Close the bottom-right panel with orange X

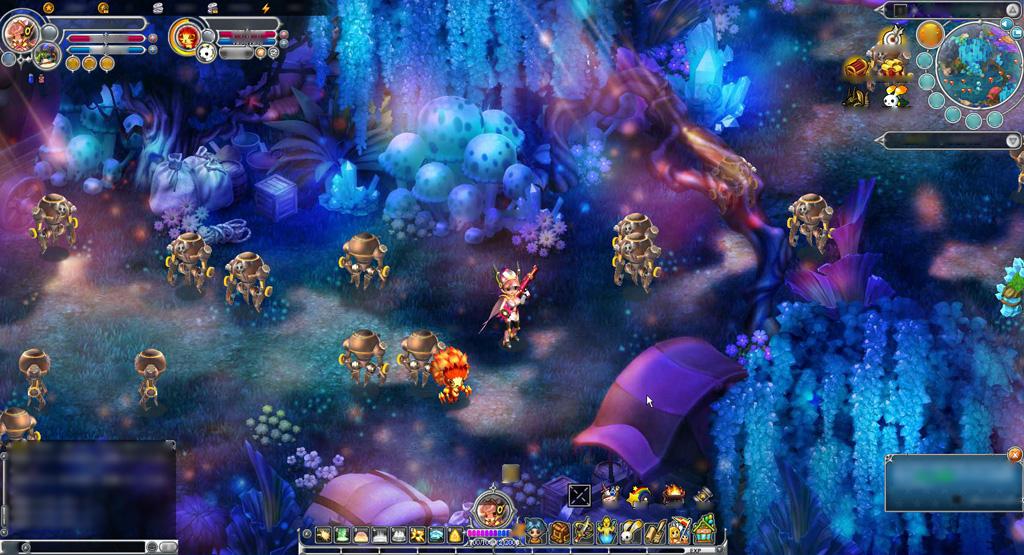pos(1014,453)
